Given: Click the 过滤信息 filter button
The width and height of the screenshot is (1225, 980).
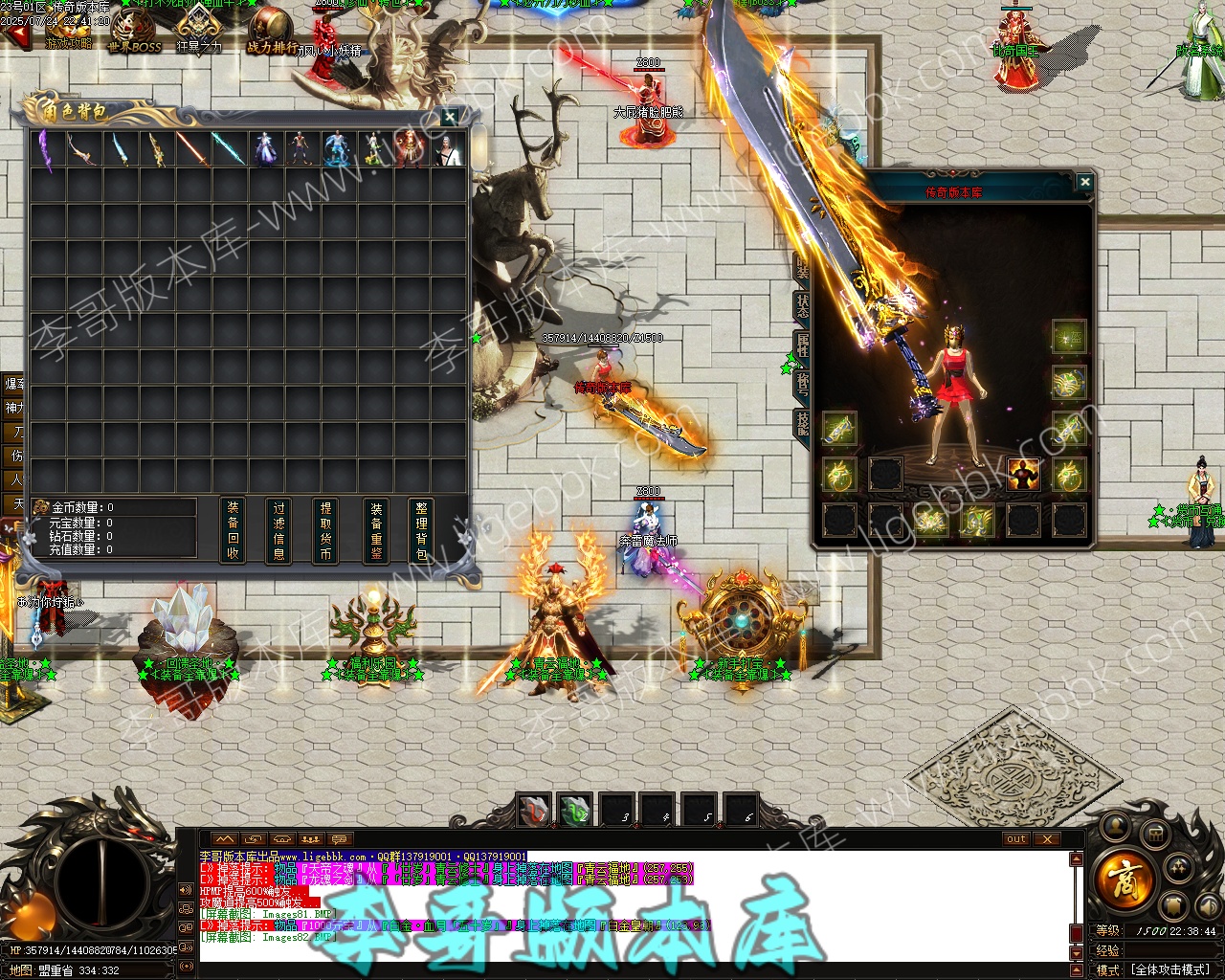Looking at the screenshot, I should click(x=279, y=530).
